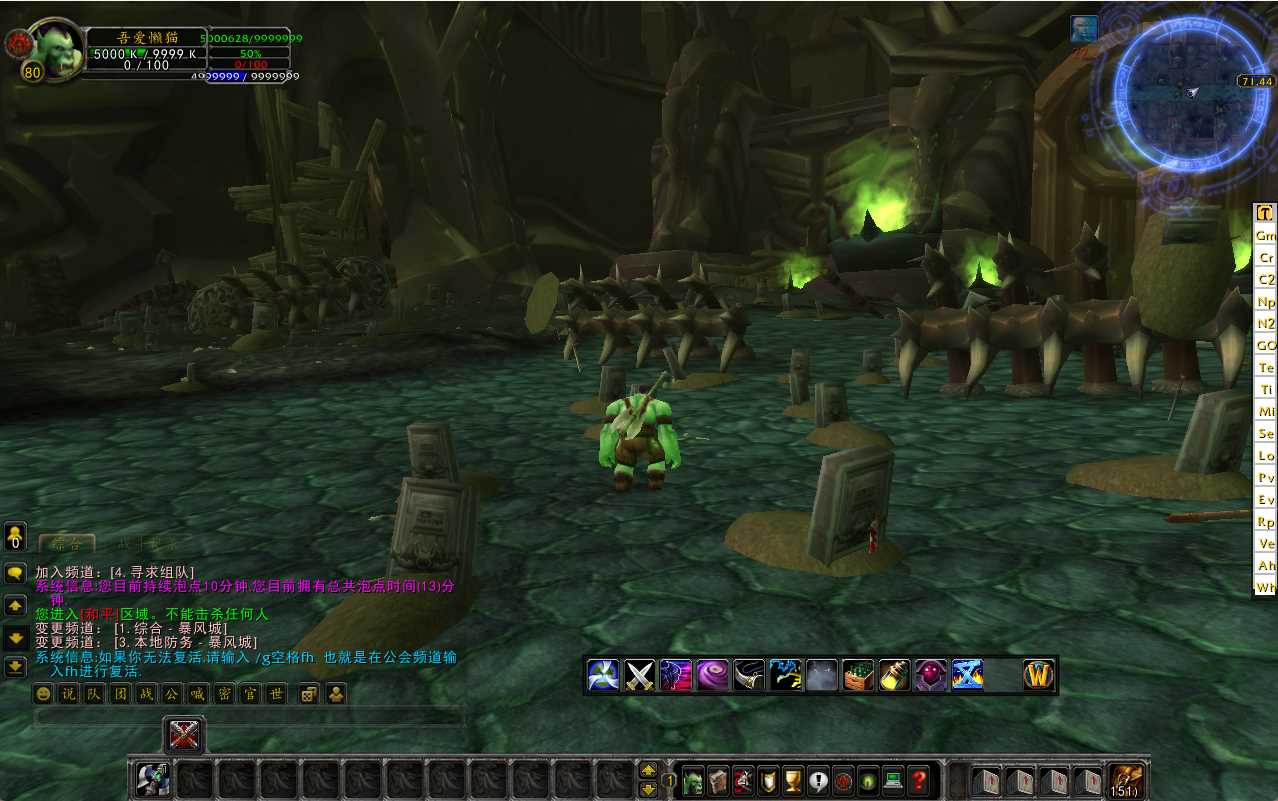Select the 说 say channel button
Viewport: 1278px width, 801px height.
(68, 693)
